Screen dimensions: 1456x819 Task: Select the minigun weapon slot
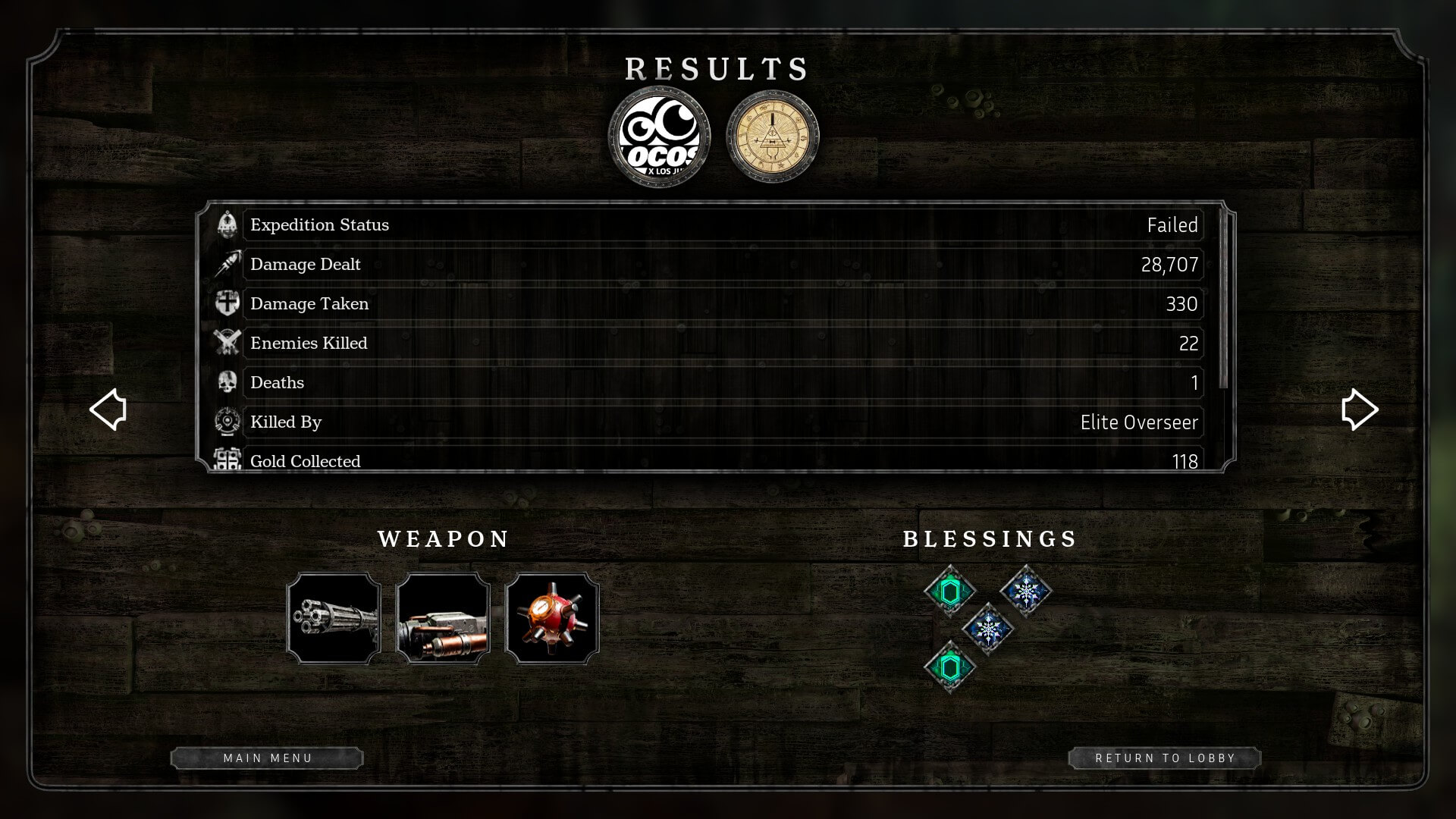click(x=334, y=619)
